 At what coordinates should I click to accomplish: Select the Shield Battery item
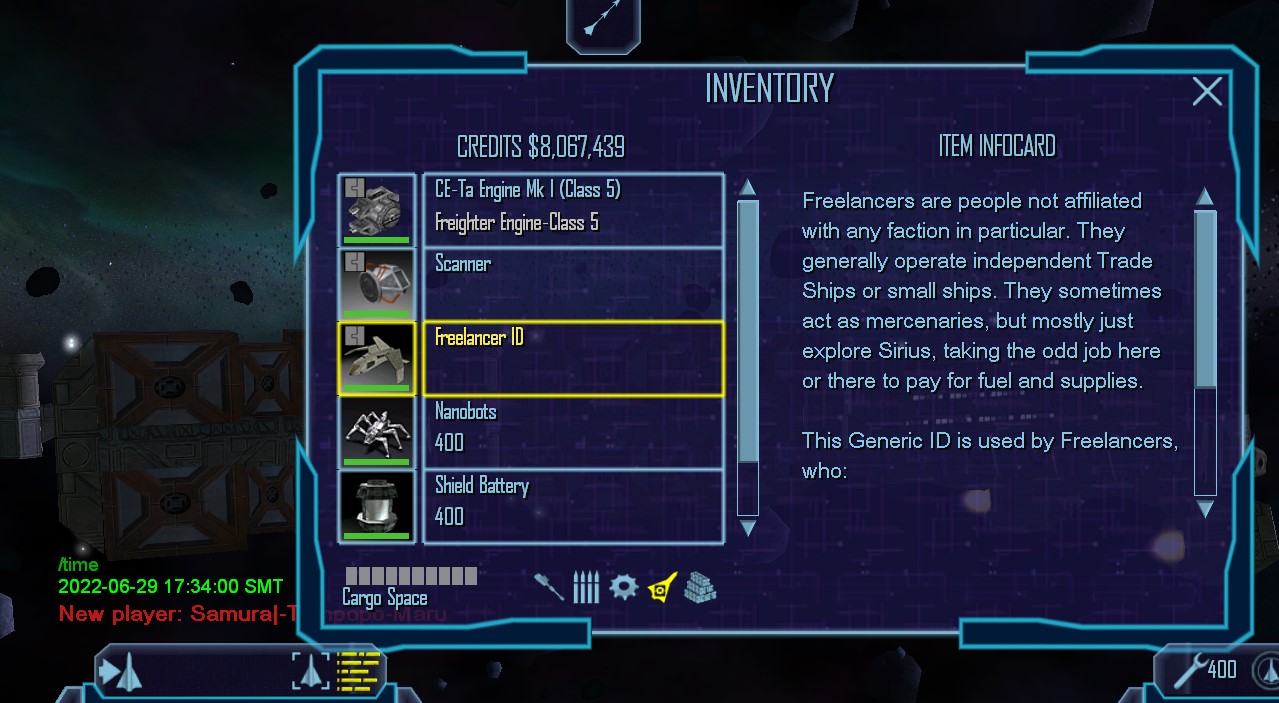(x=572, y=505)
